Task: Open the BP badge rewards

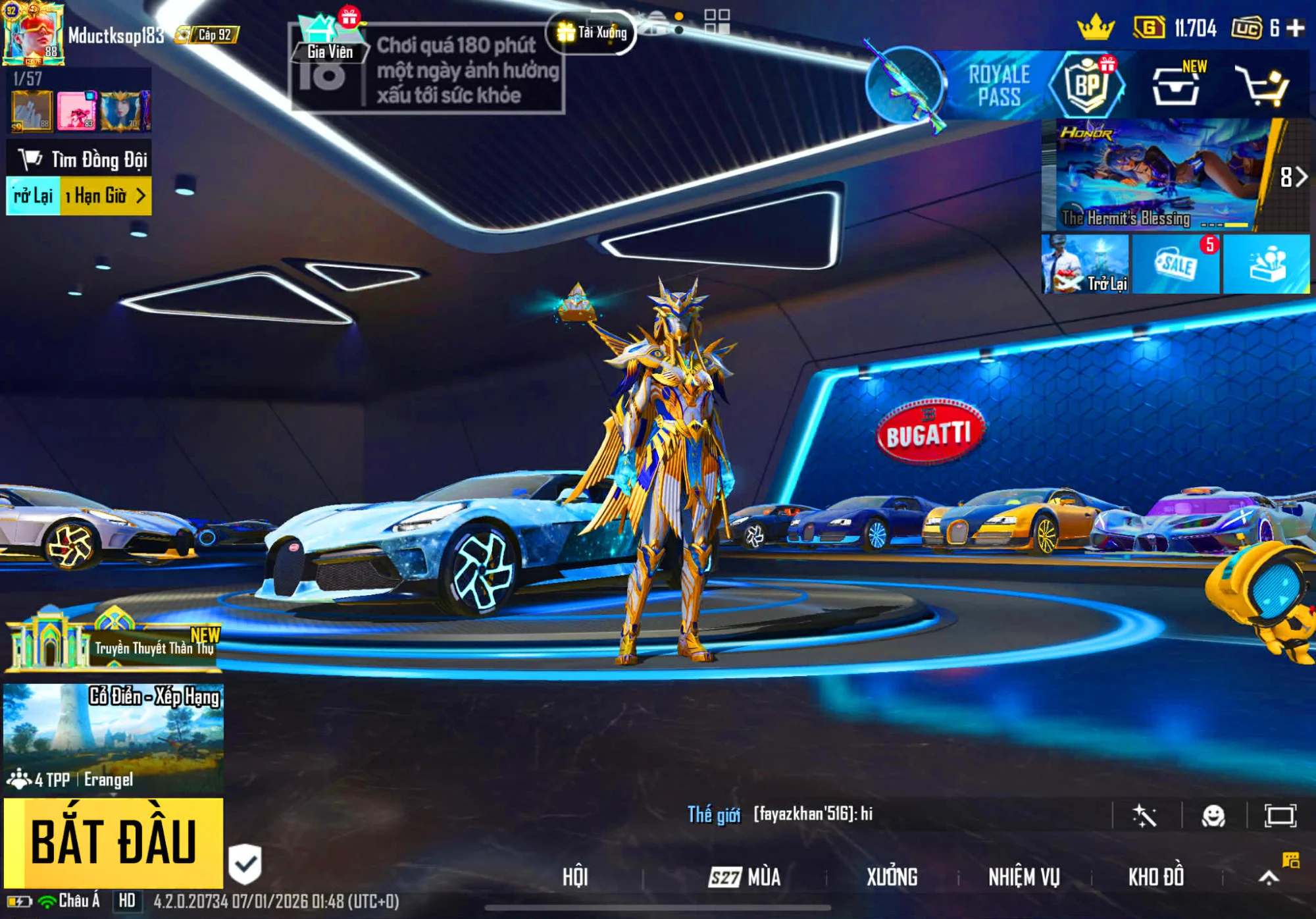Action: coord(1086,86)
